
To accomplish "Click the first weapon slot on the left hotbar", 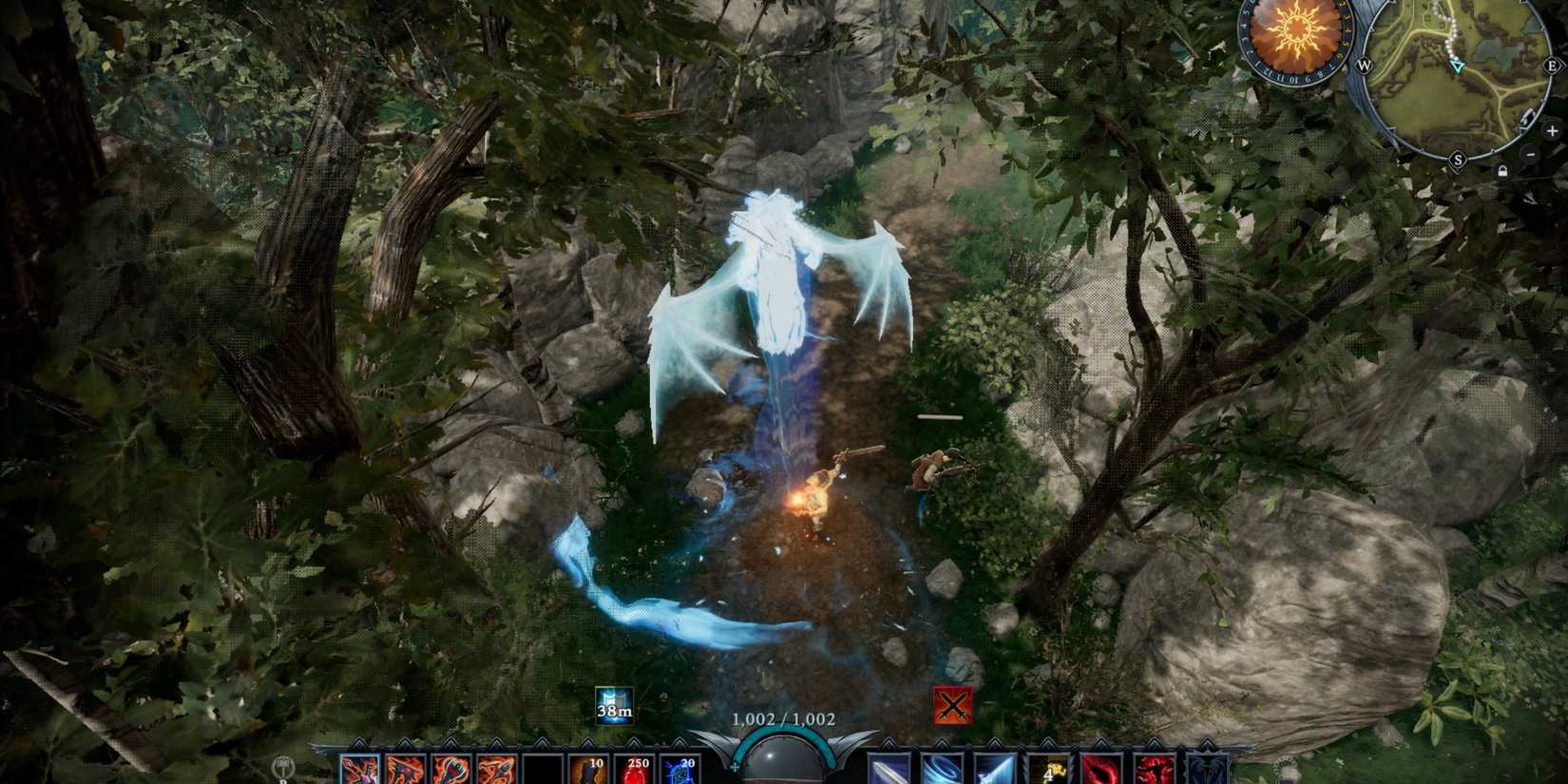I will [358, 770].
